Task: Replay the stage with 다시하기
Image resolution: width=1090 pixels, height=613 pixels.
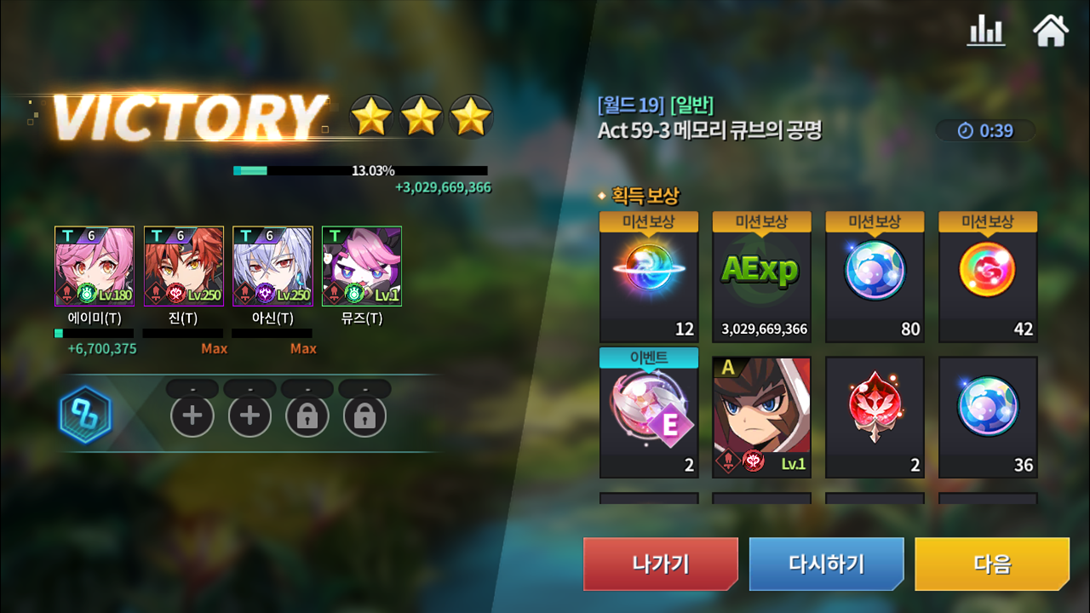Action: (826, 564)
